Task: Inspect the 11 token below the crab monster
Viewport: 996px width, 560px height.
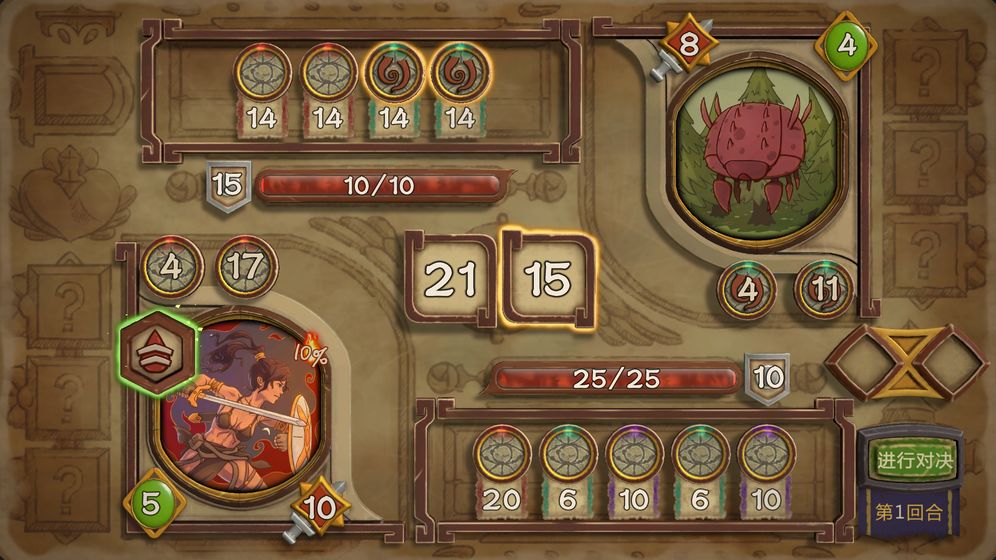Action: 824,290
